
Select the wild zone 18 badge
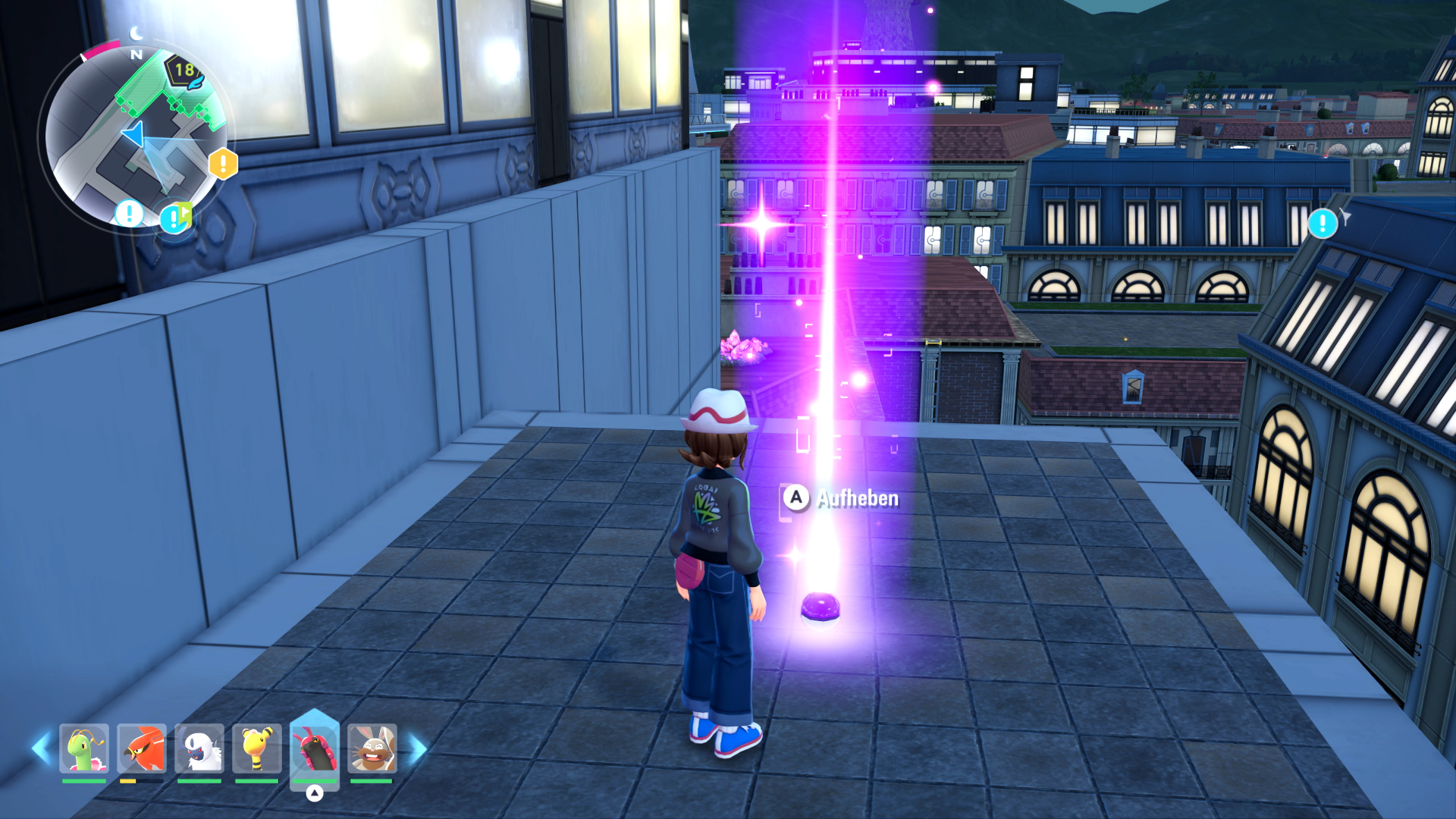tap(184, 71)
